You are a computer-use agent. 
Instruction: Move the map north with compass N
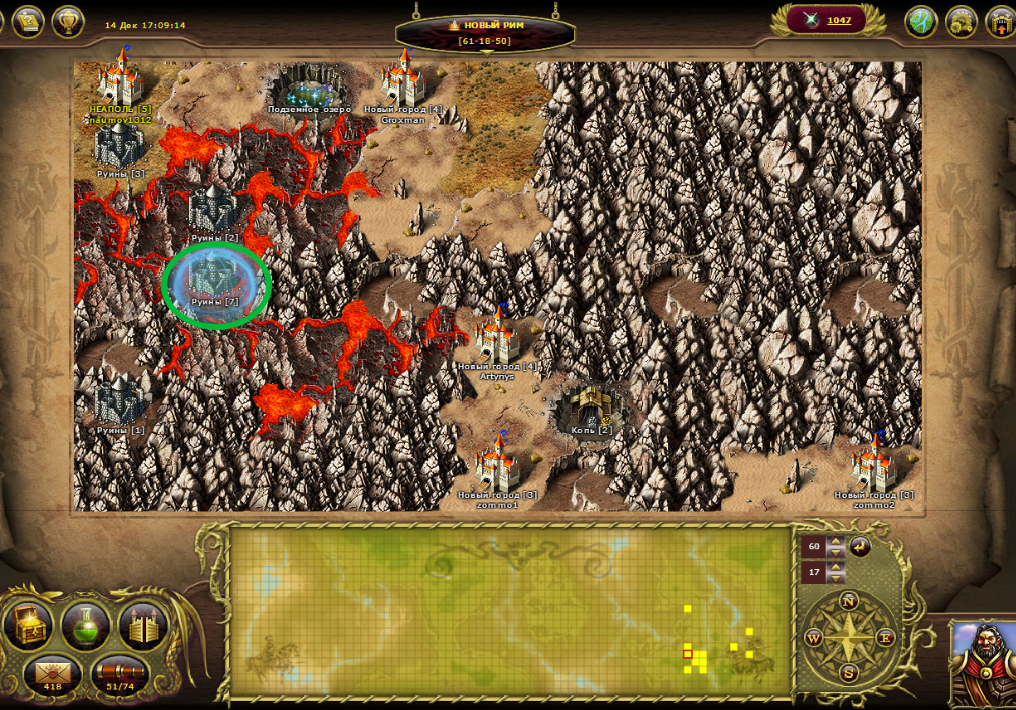[849, 601]
